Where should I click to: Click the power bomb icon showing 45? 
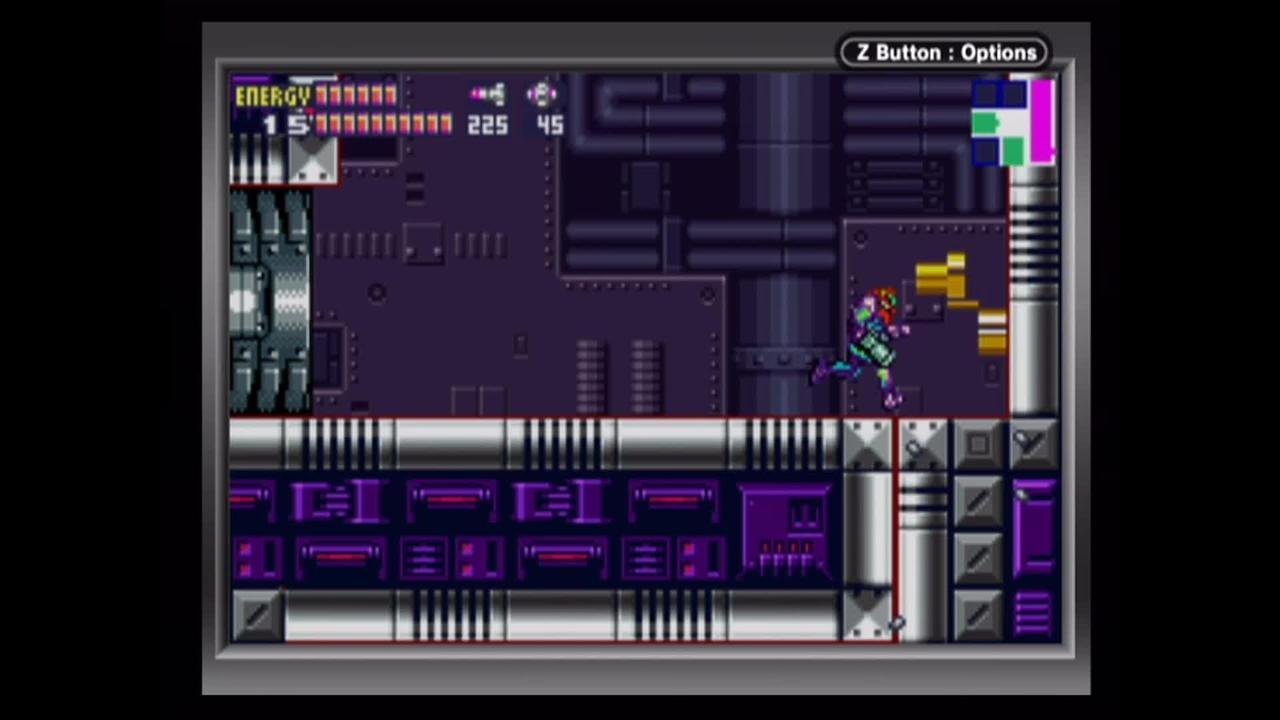(541, 93)
